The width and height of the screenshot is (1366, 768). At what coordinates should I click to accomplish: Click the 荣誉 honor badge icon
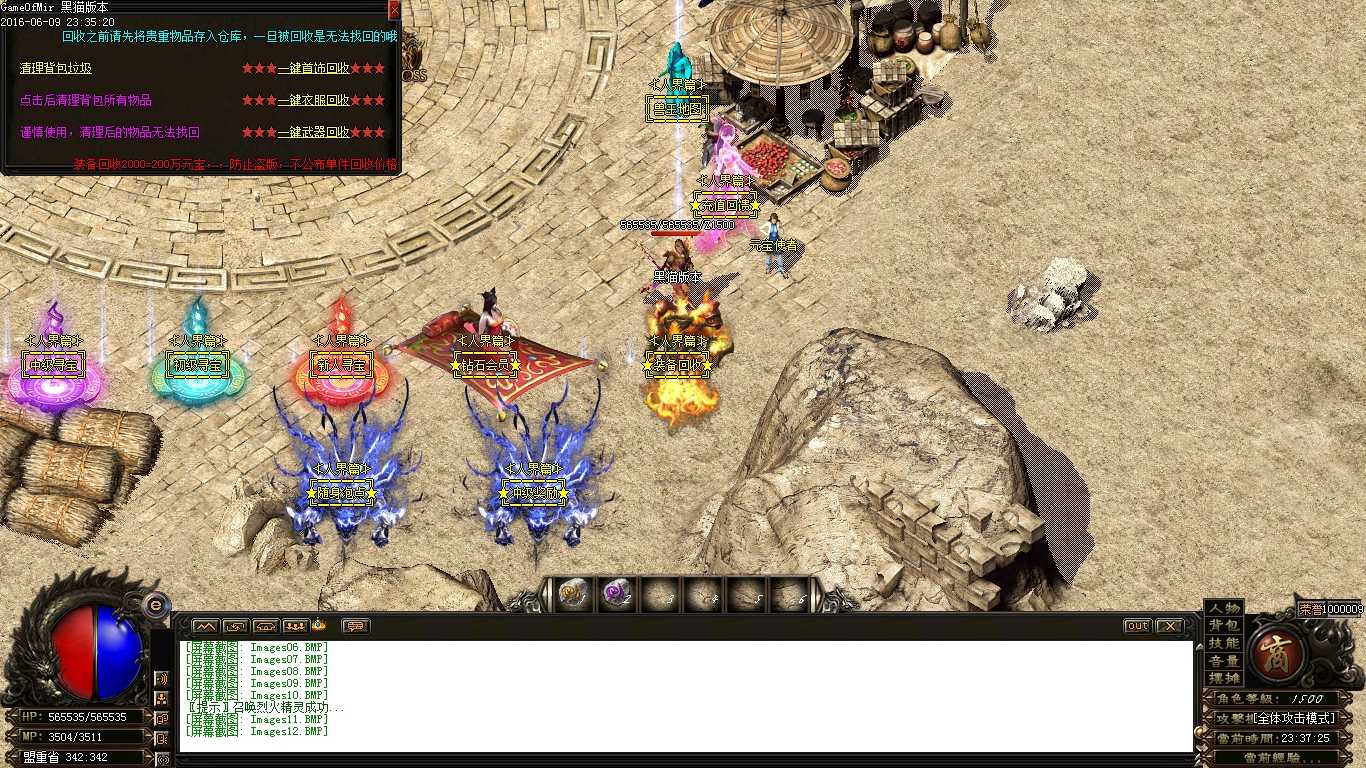tap(1310, 609)
